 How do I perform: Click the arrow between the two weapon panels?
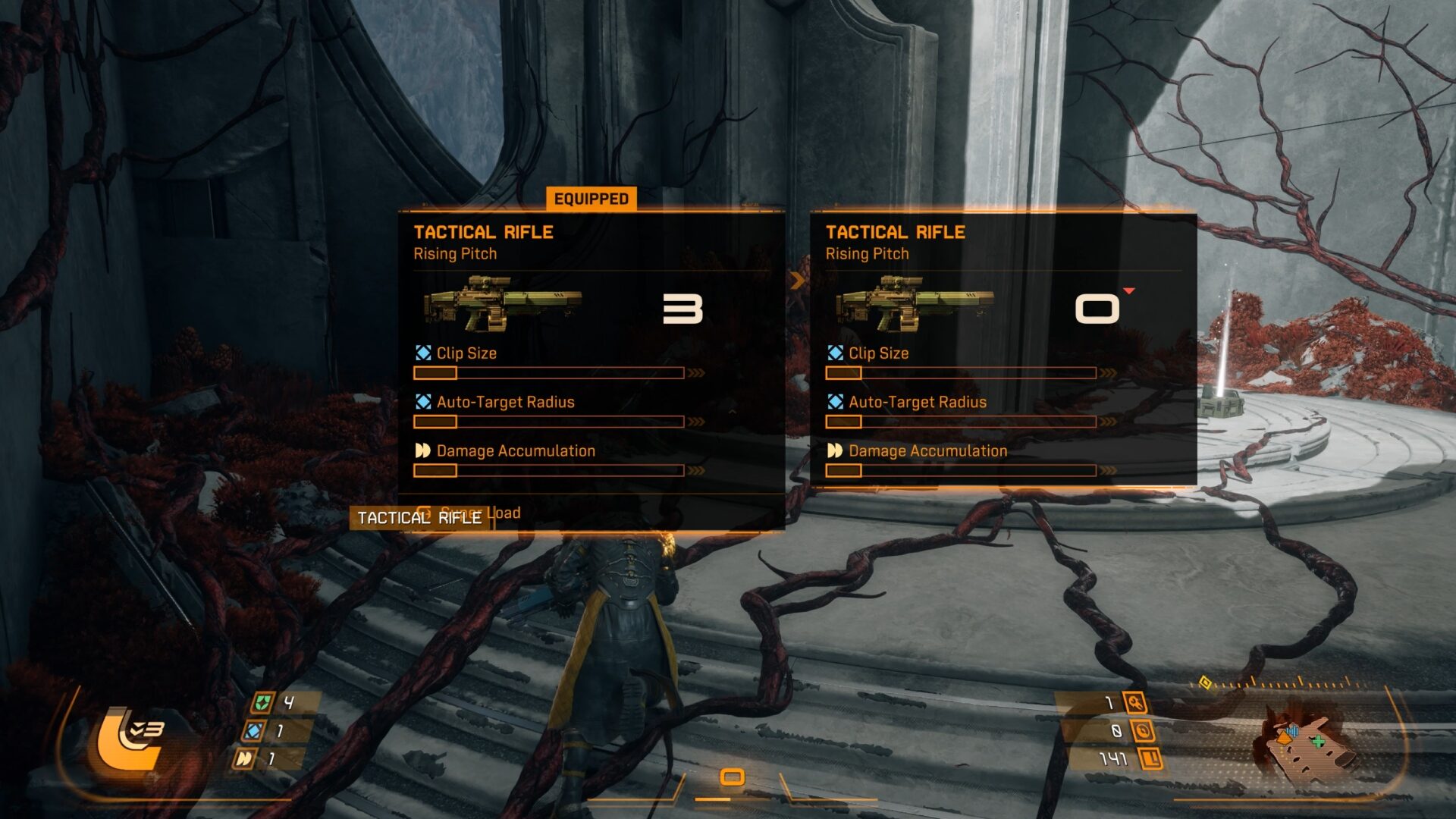795,281
